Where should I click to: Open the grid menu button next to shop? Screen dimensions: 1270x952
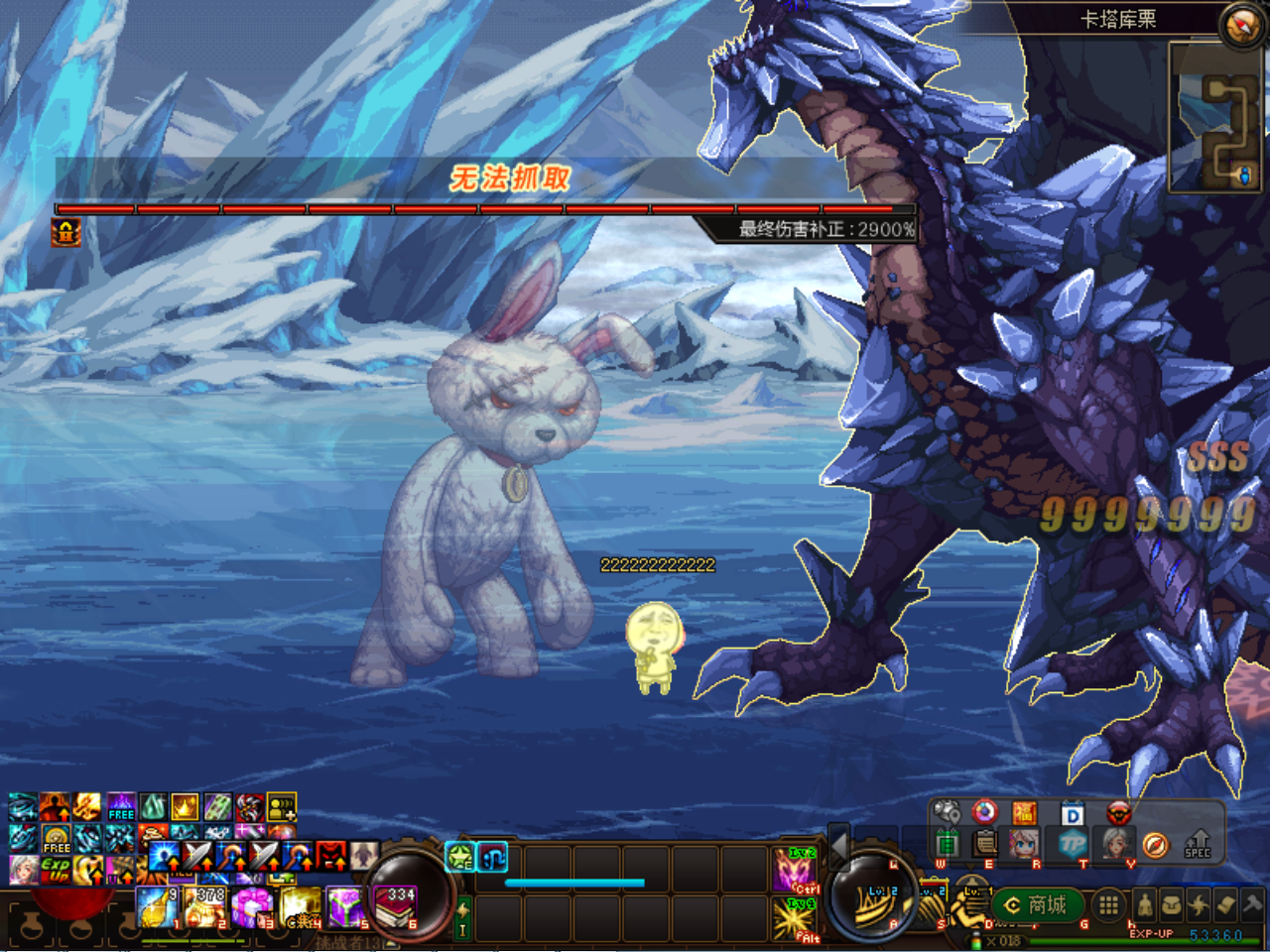[1108, 904]
